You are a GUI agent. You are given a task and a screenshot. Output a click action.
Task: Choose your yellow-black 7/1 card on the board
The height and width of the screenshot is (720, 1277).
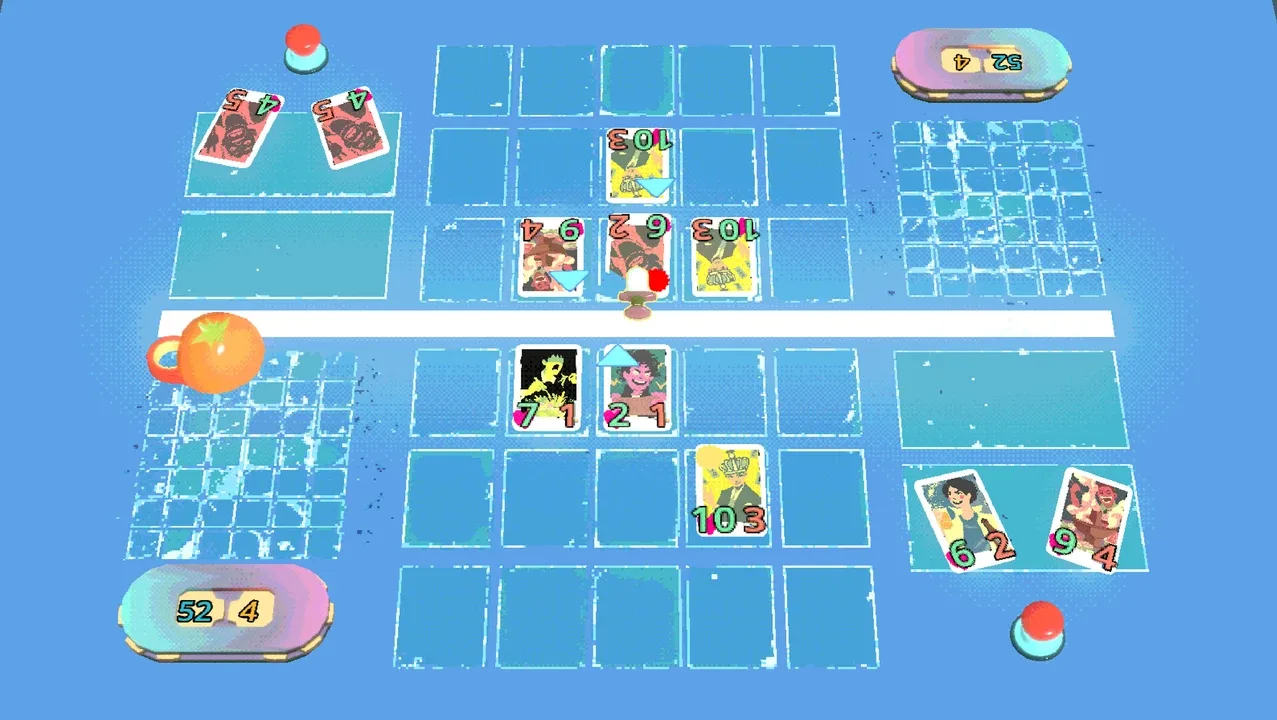tap(548, 388)
